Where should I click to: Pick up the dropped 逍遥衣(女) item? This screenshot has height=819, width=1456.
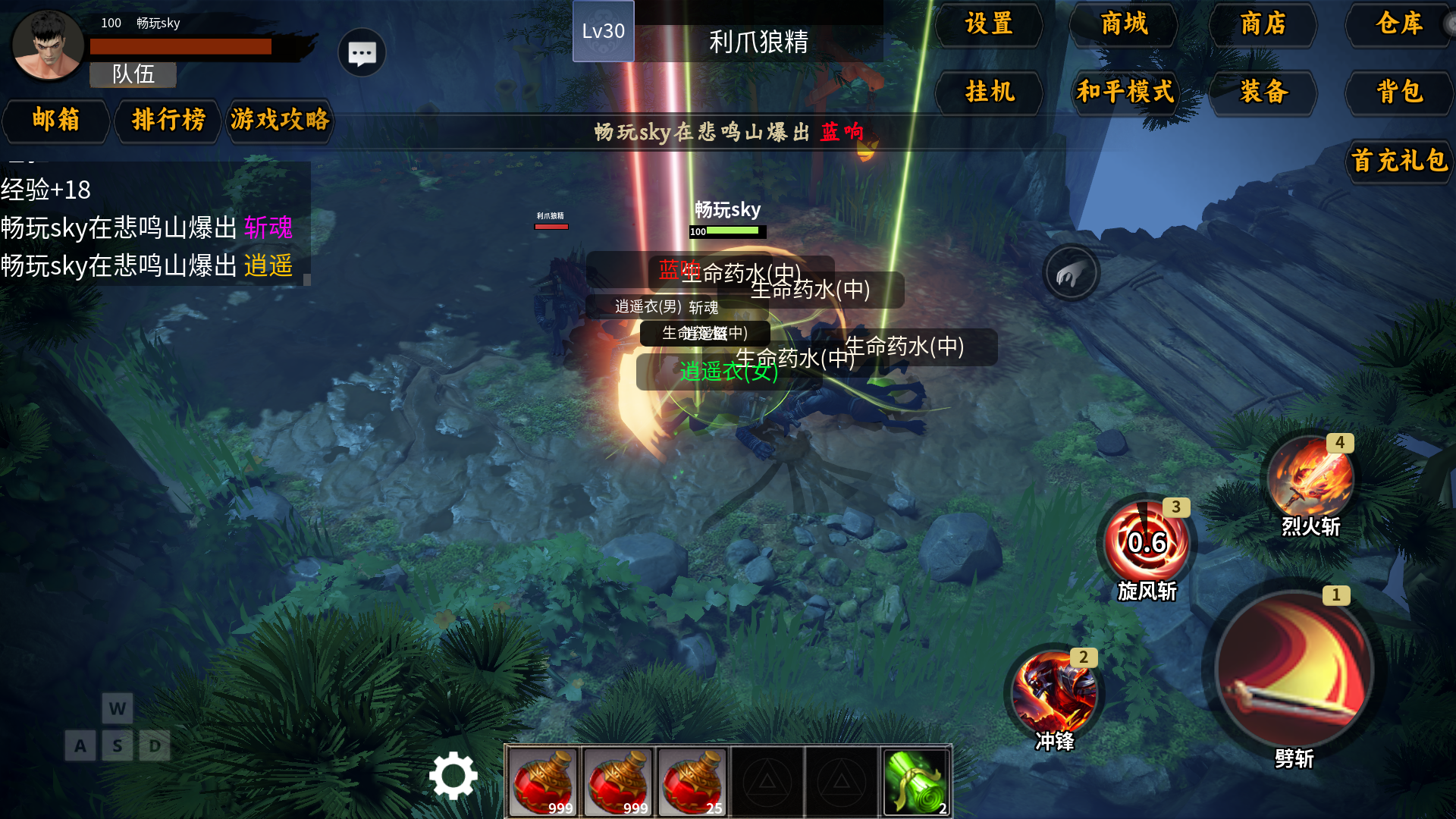click(728, 372)
